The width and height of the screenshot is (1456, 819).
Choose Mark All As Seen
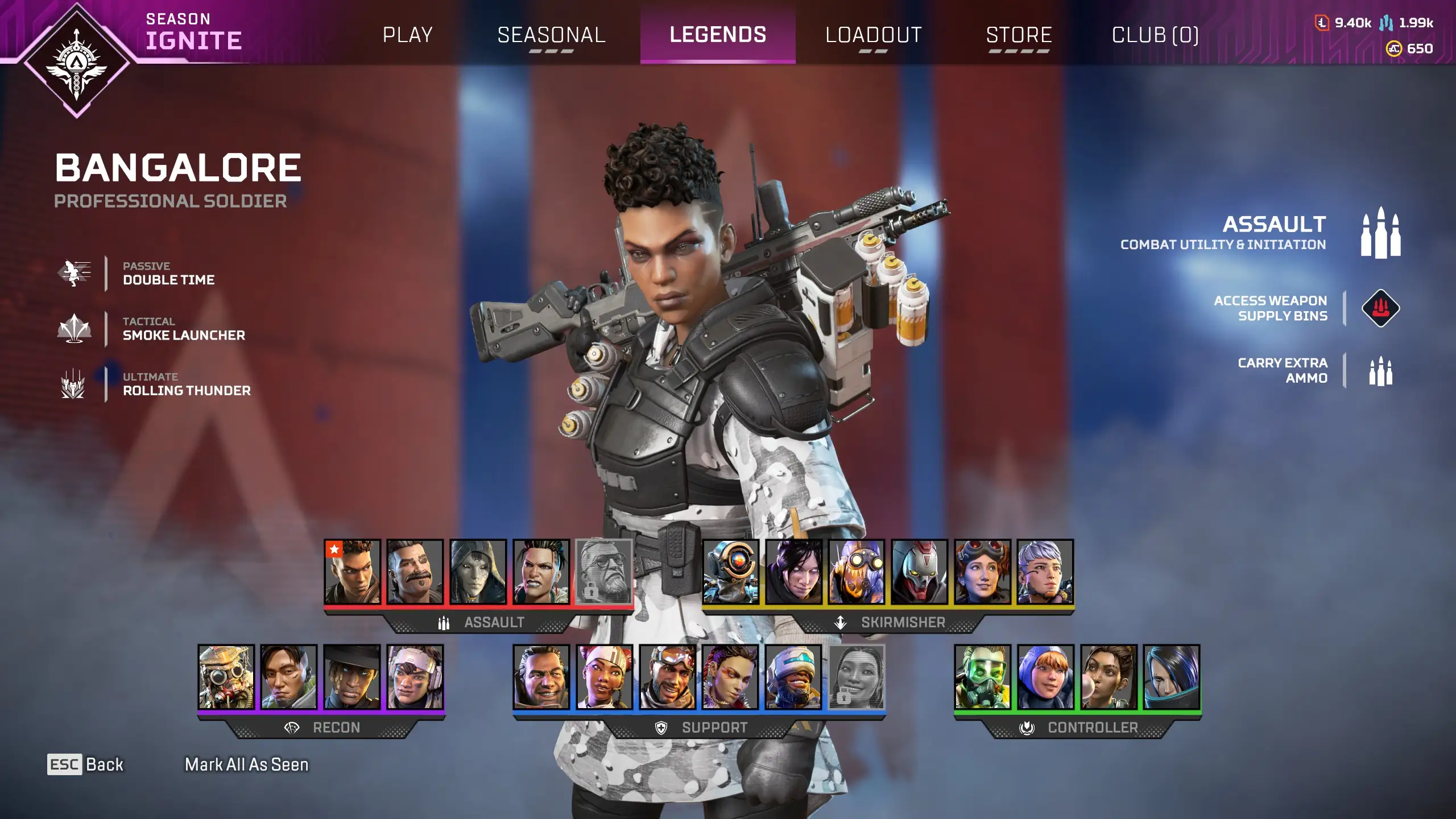pyautogui.click(x=246, y=764)
